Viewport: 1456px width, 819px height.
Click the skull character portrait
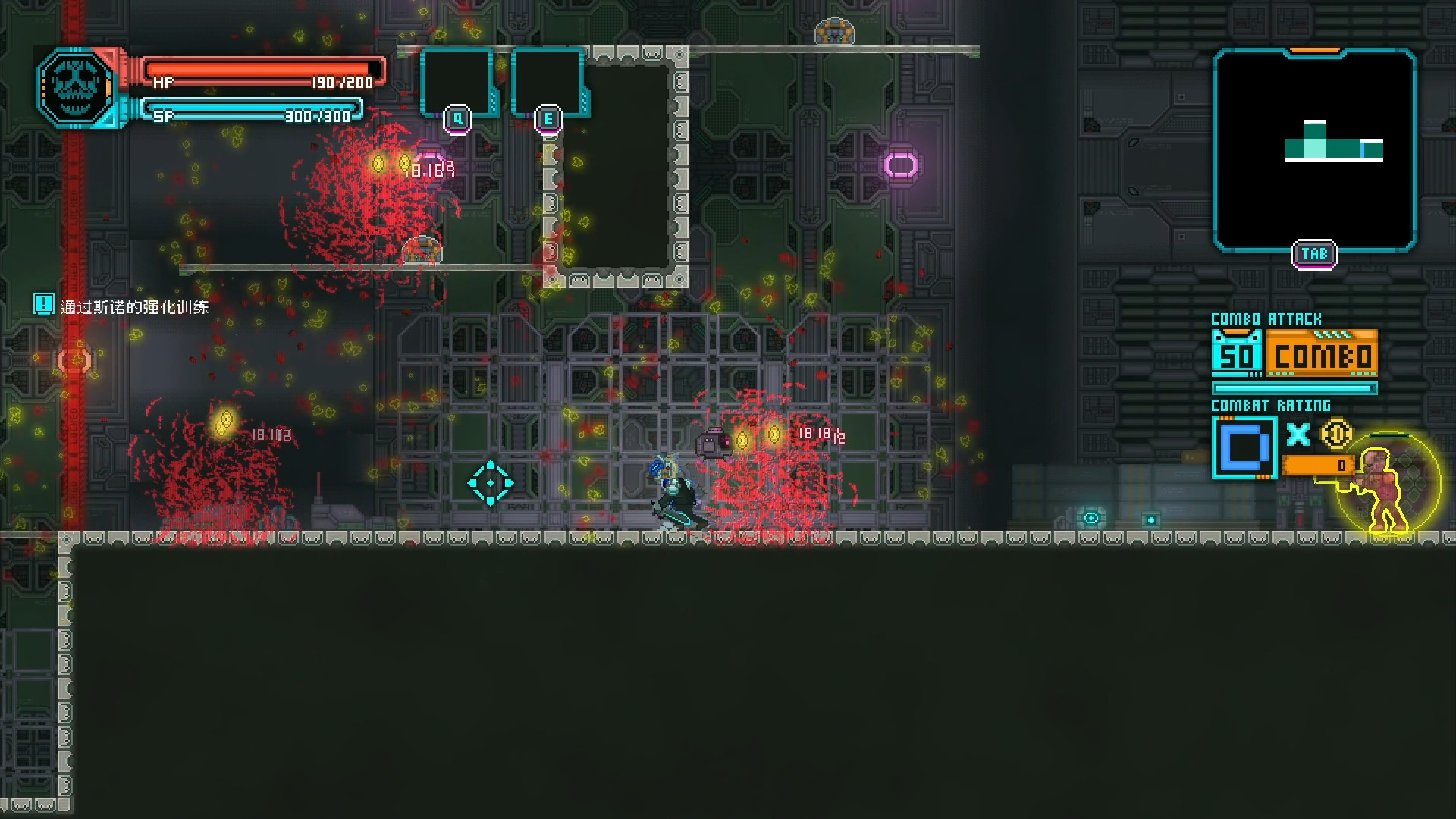point(75,86)
